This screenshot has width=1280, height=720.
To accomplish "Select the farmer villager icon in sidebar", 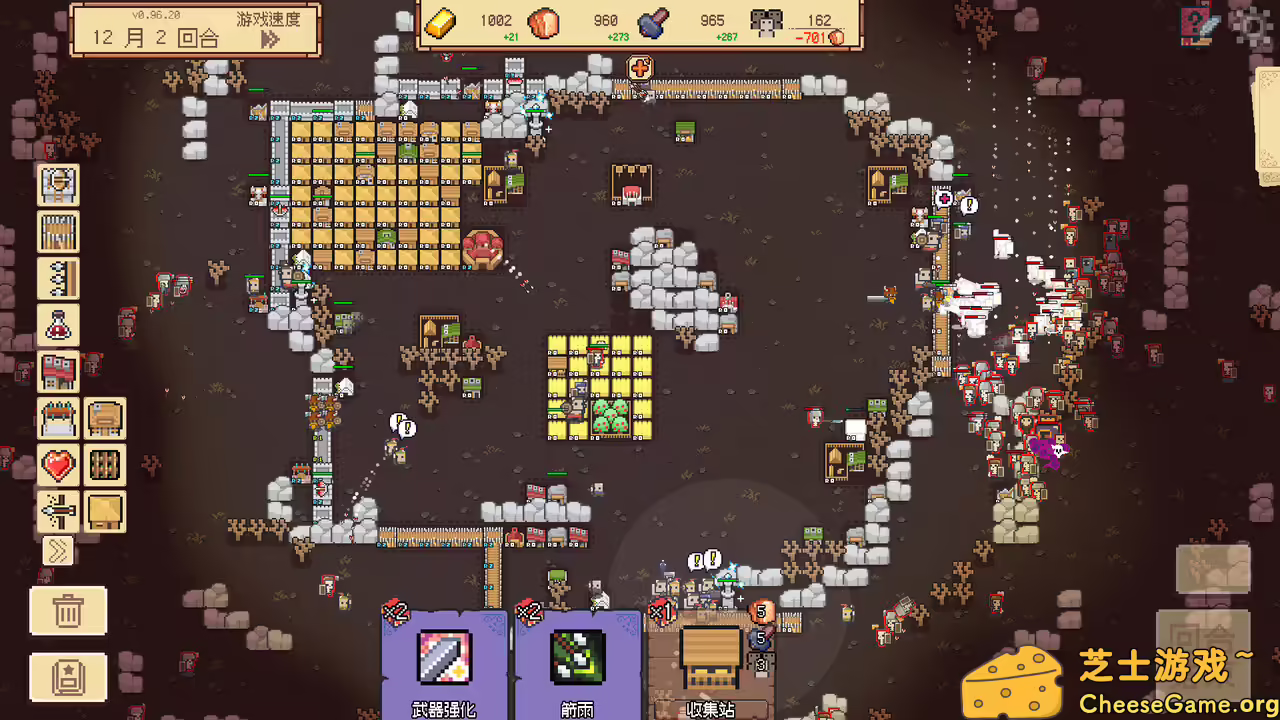I will pyautogui.click(x=58, y=185).
